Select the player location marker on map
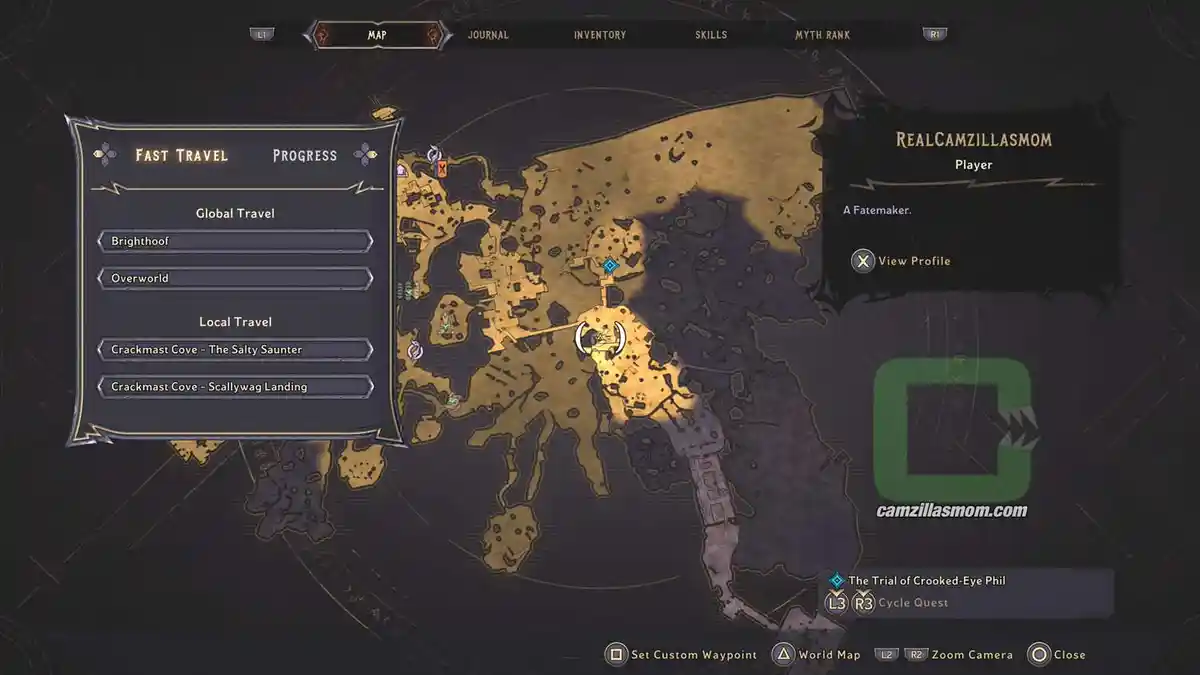This screenshot has height=675, width=1200. [600, 338]
